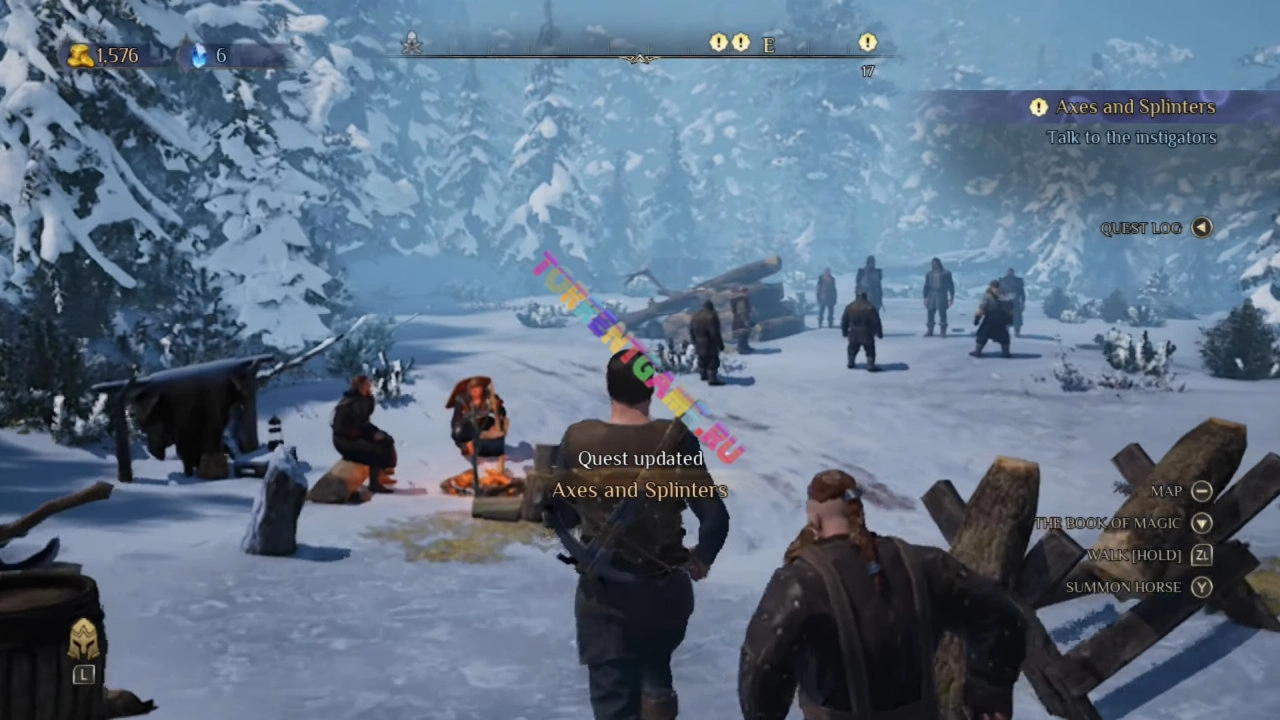Click the golden helmet icon

[x=83, y=640]
